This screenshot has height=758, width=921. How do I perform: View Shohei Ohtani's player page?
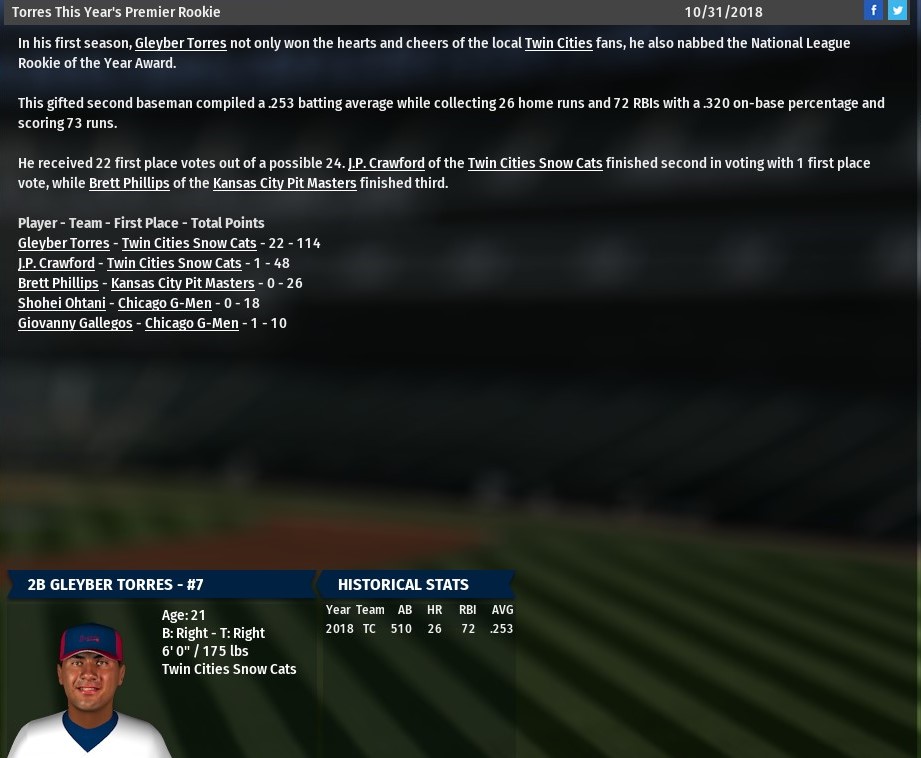pyautogui.click(x=61, y=304)
